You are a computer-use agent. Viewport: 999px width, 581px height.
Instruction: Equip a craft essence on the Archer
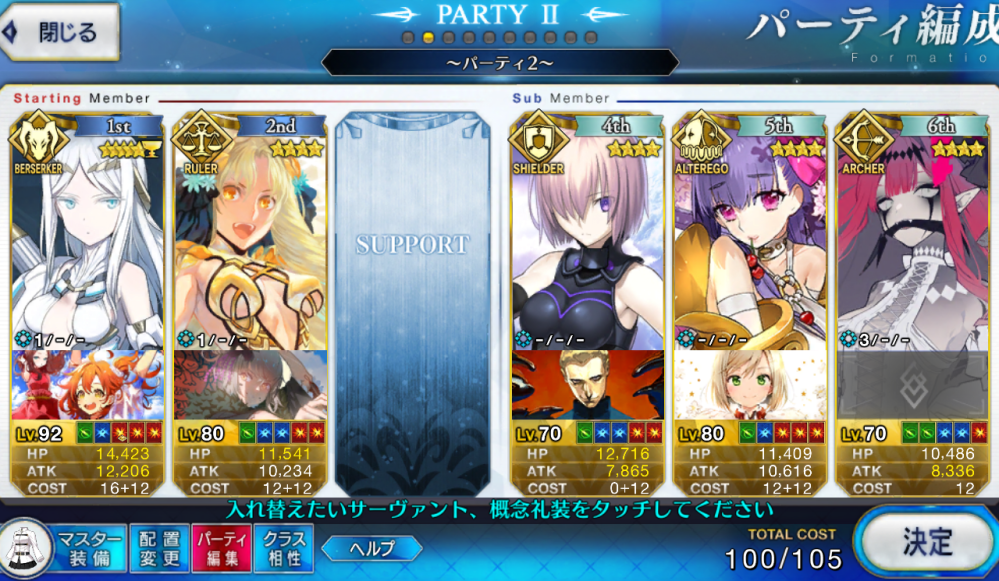pyautogui.click(x=914, y=385)
